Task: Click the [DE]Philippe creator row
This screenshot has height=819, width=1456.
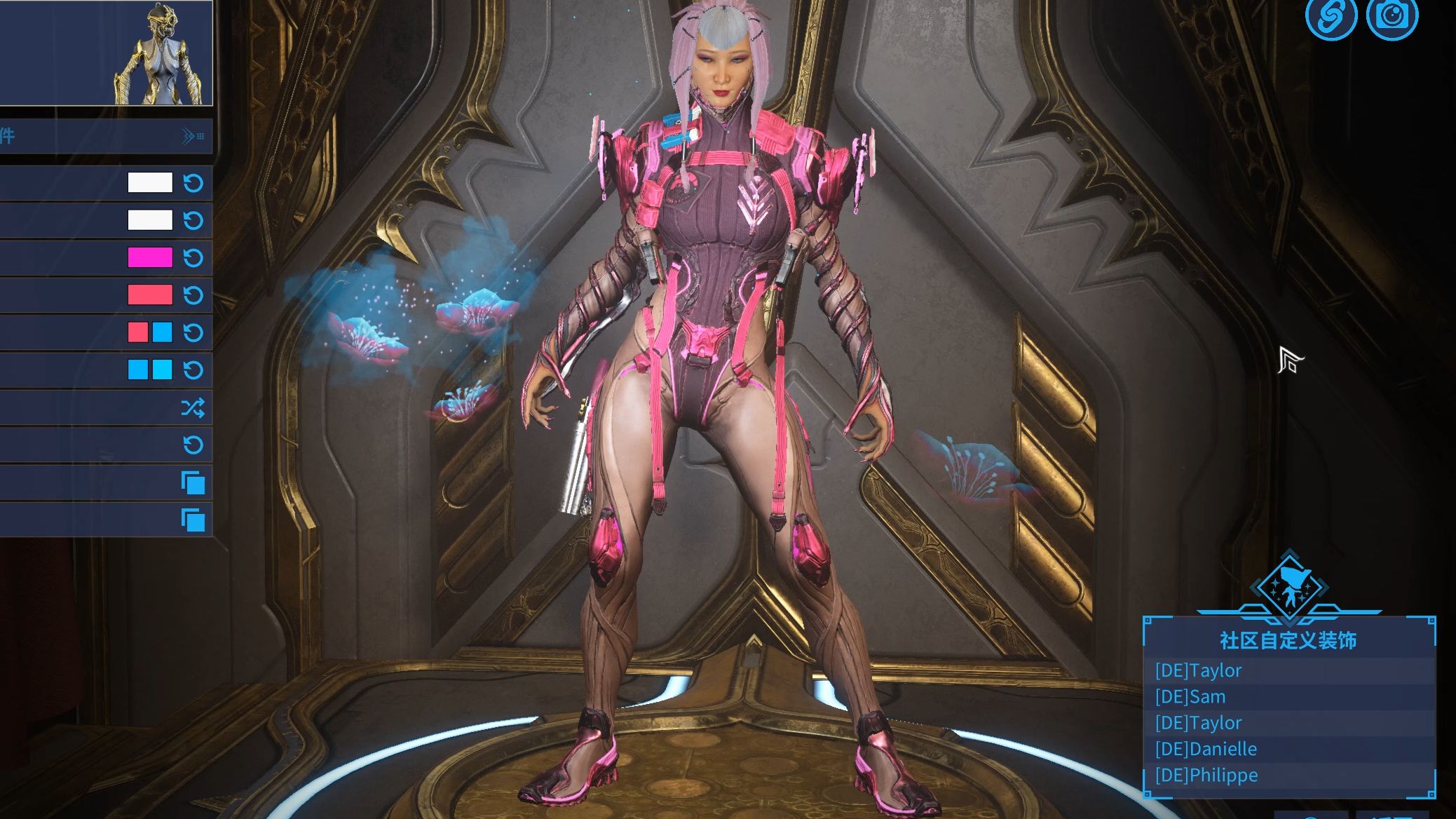Action: [x=1206, y=776]
